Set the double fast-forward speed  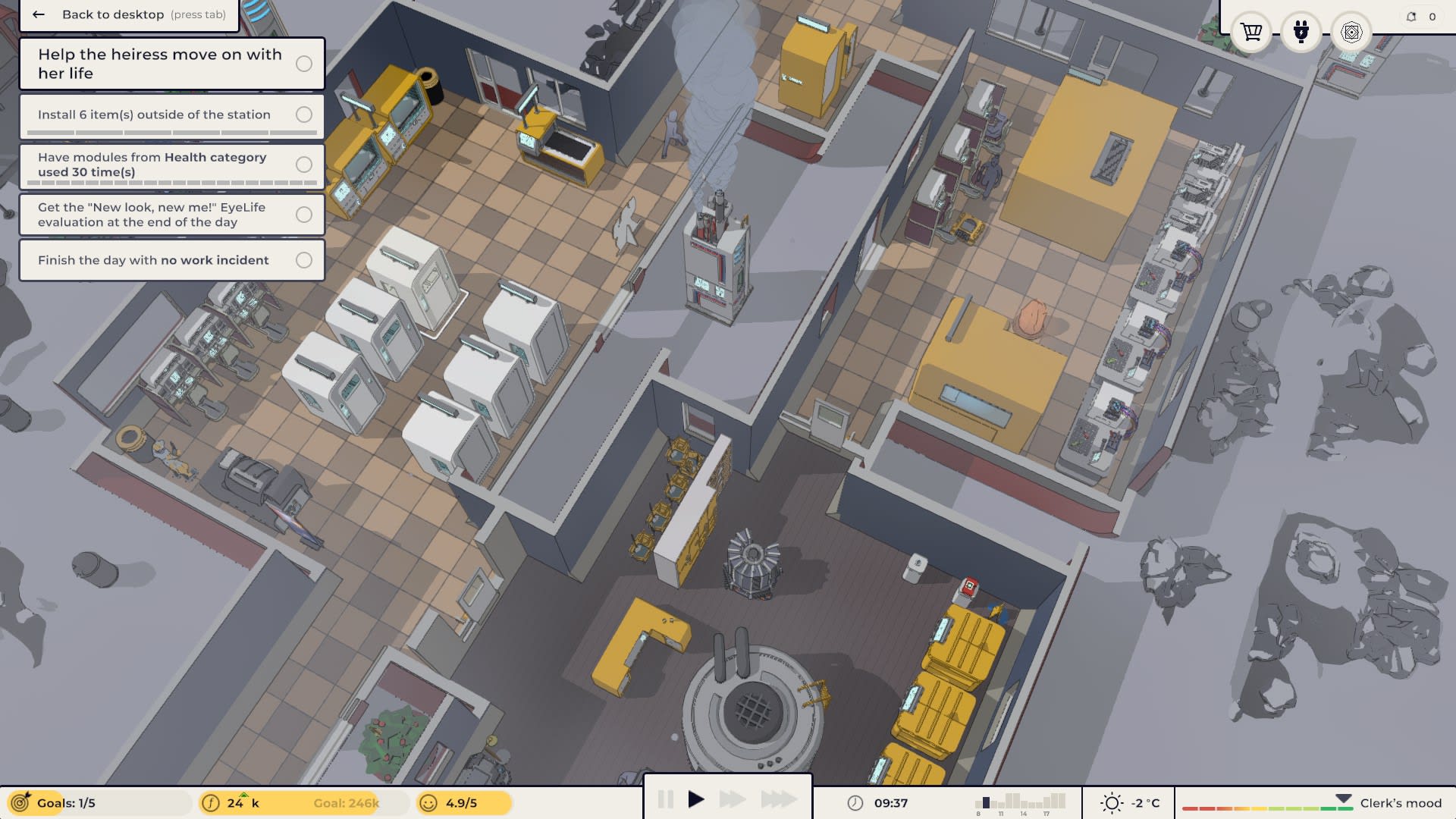click(732, 799)
